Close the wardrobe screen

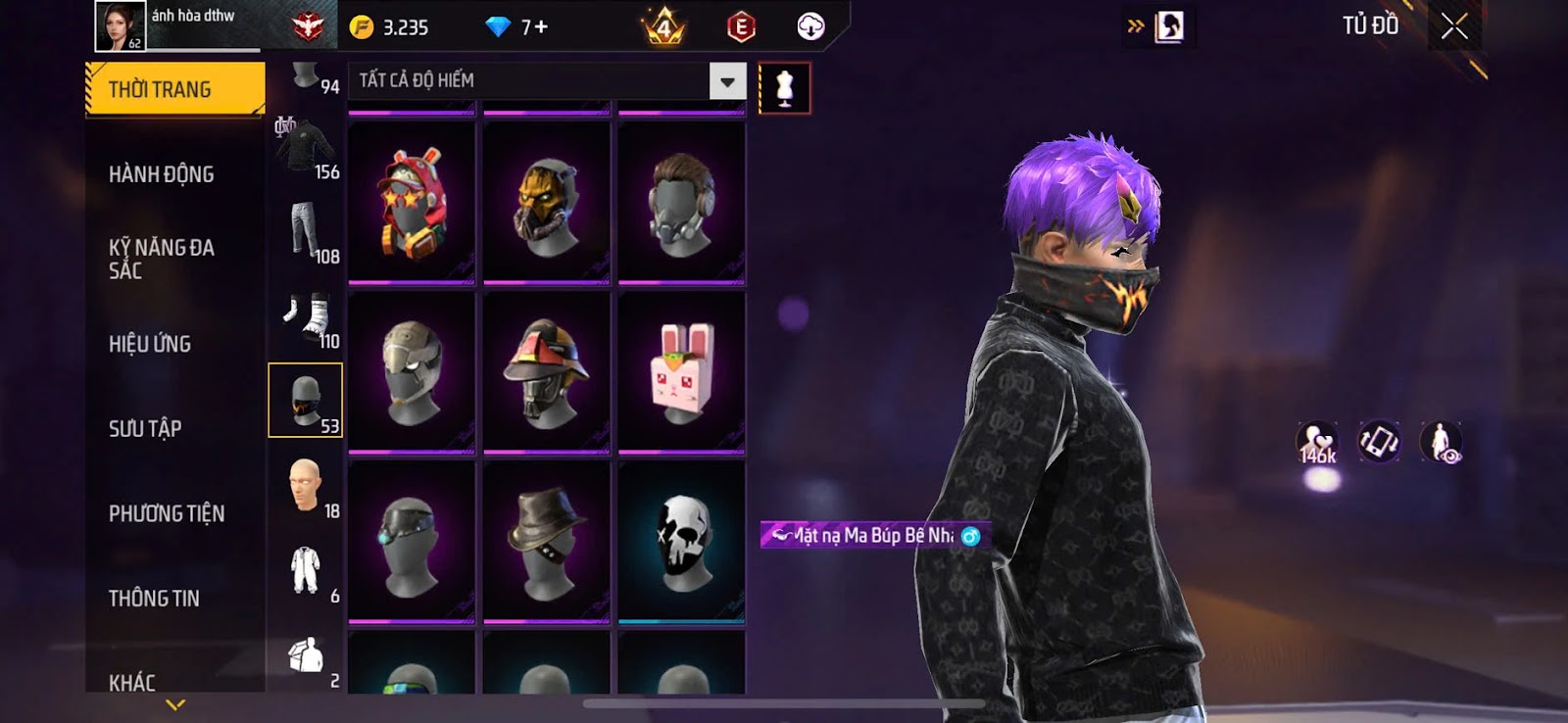click(x=1454, y=26)
